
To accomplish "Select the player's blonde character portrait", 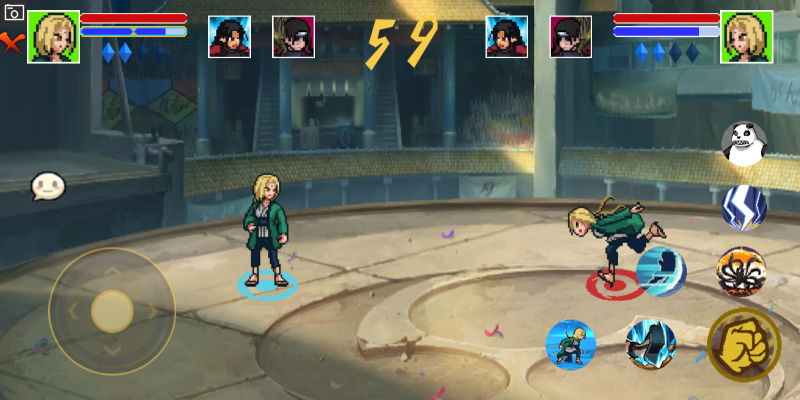I will (53, 37).
